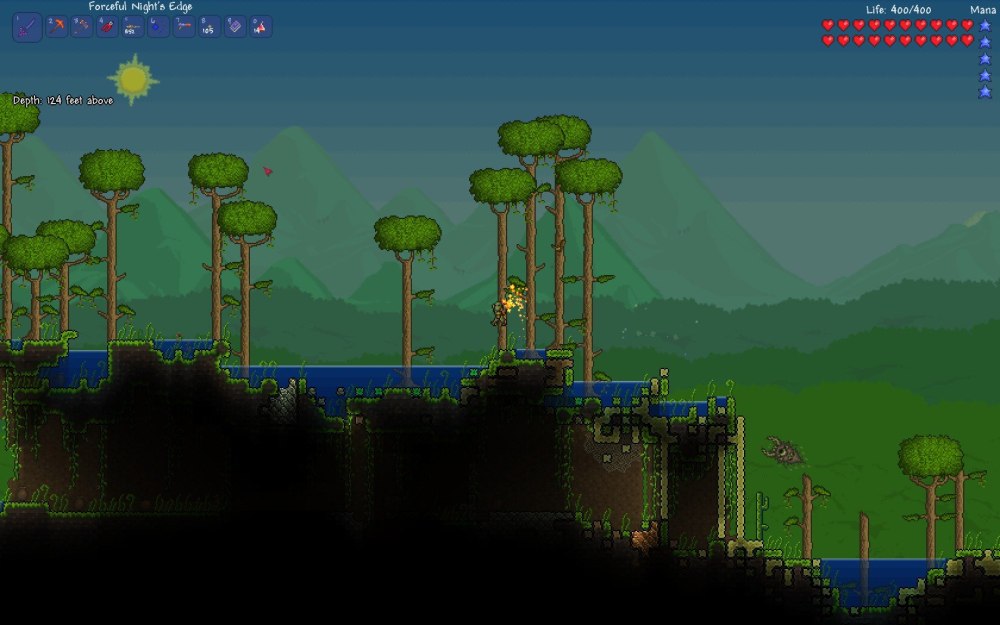Equip the hammer in hotbar slot 3
1000x625 pixels.
click(x=82, y=27)
